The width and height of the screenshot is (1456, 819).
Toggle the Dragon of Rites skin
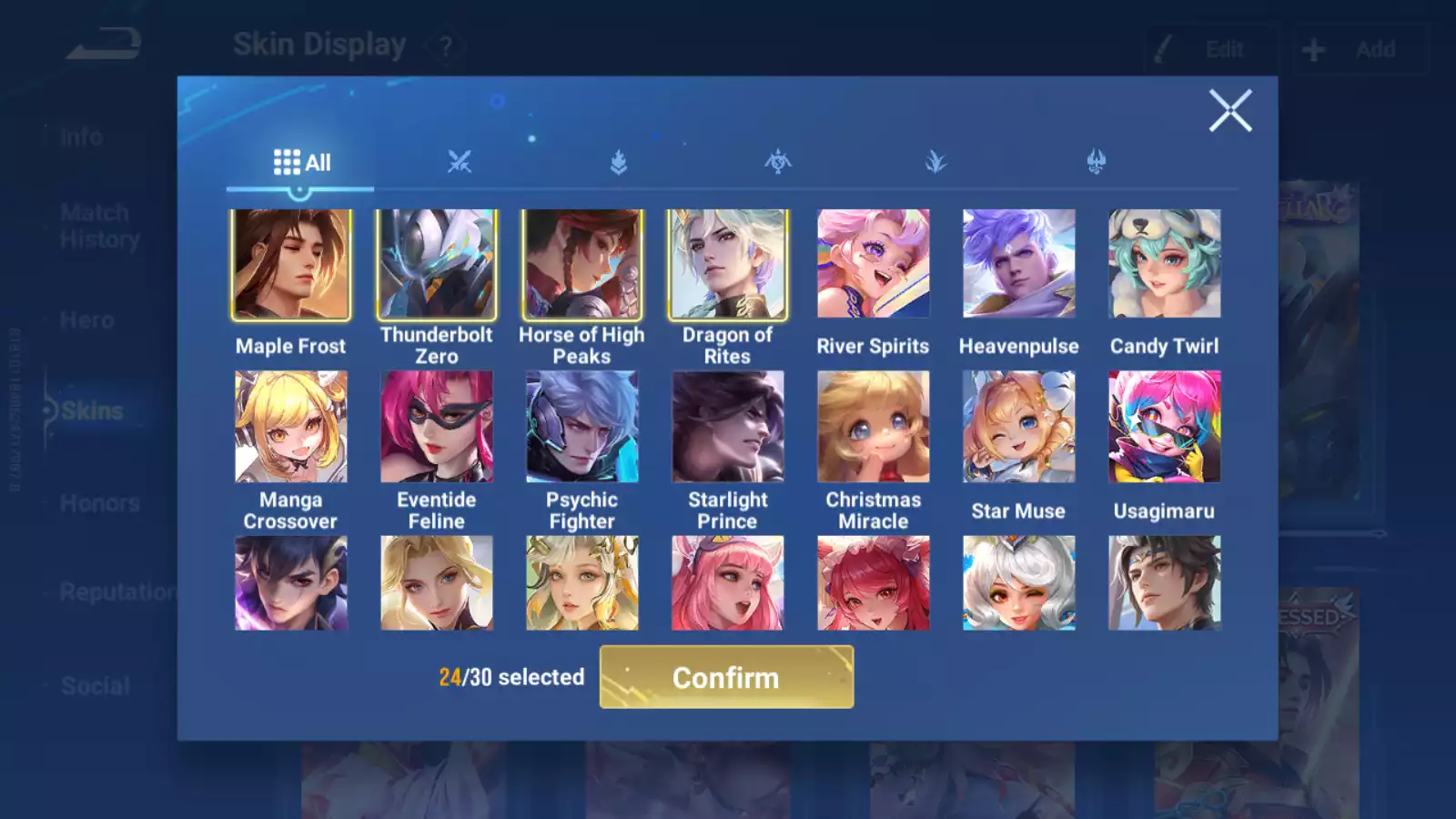728,265
